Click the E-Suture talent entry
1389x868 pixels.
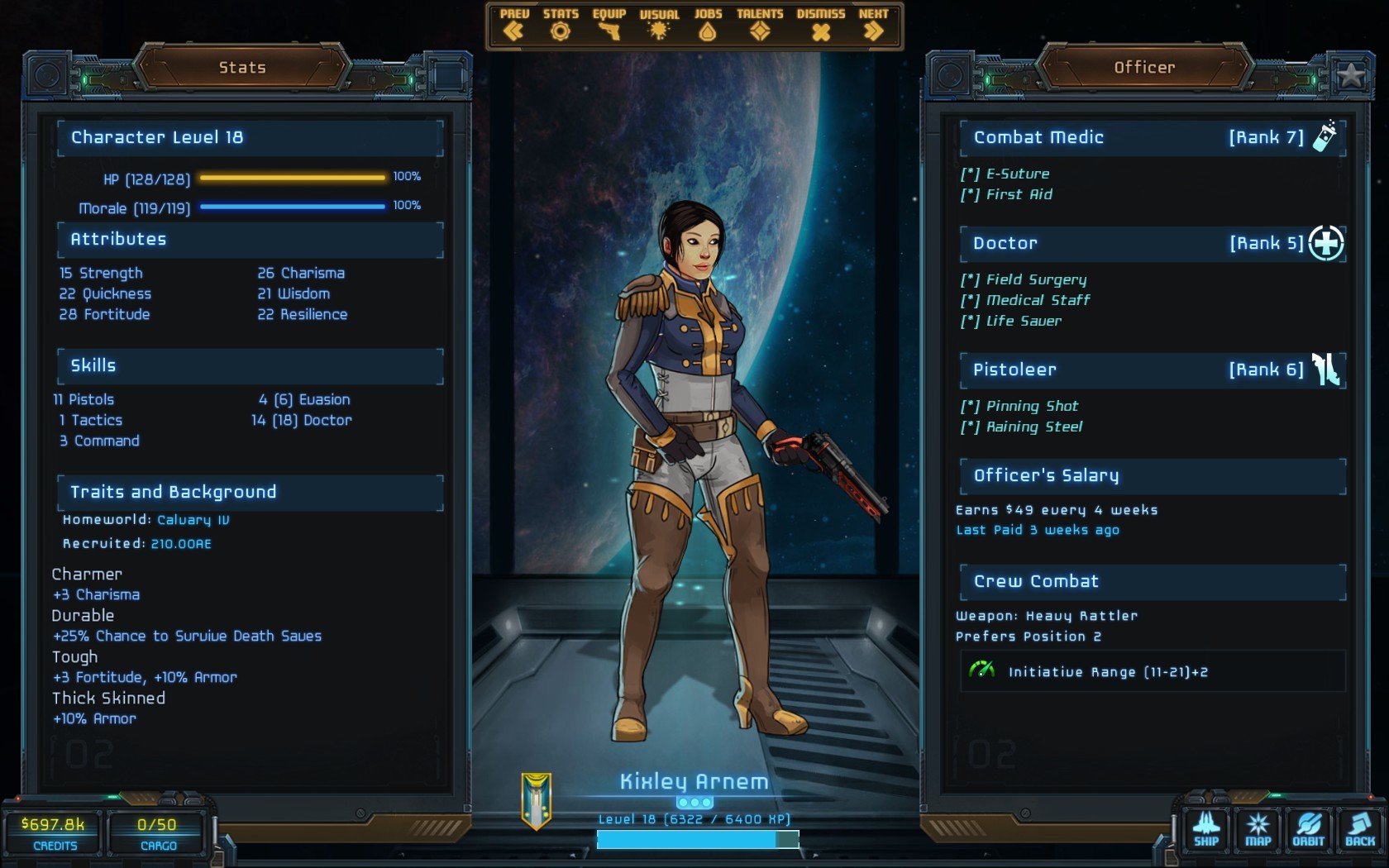[x=1017, y=174]
